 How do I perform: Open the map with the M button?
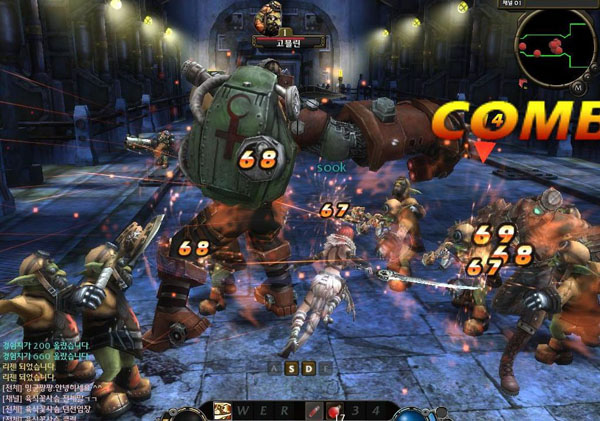(579, 87)
